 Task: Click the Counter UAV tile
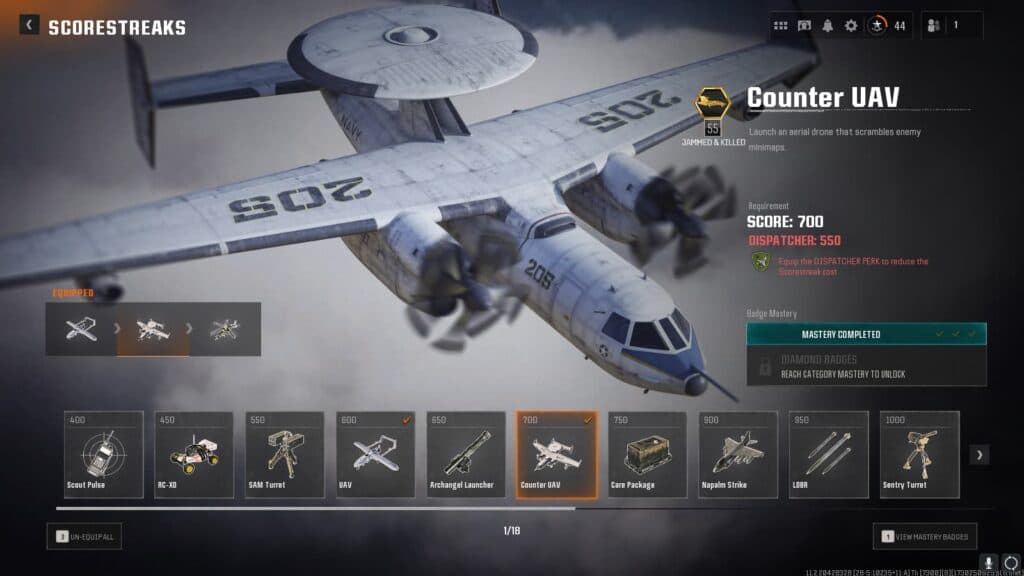pyautogui.click(x=556, y=454)
